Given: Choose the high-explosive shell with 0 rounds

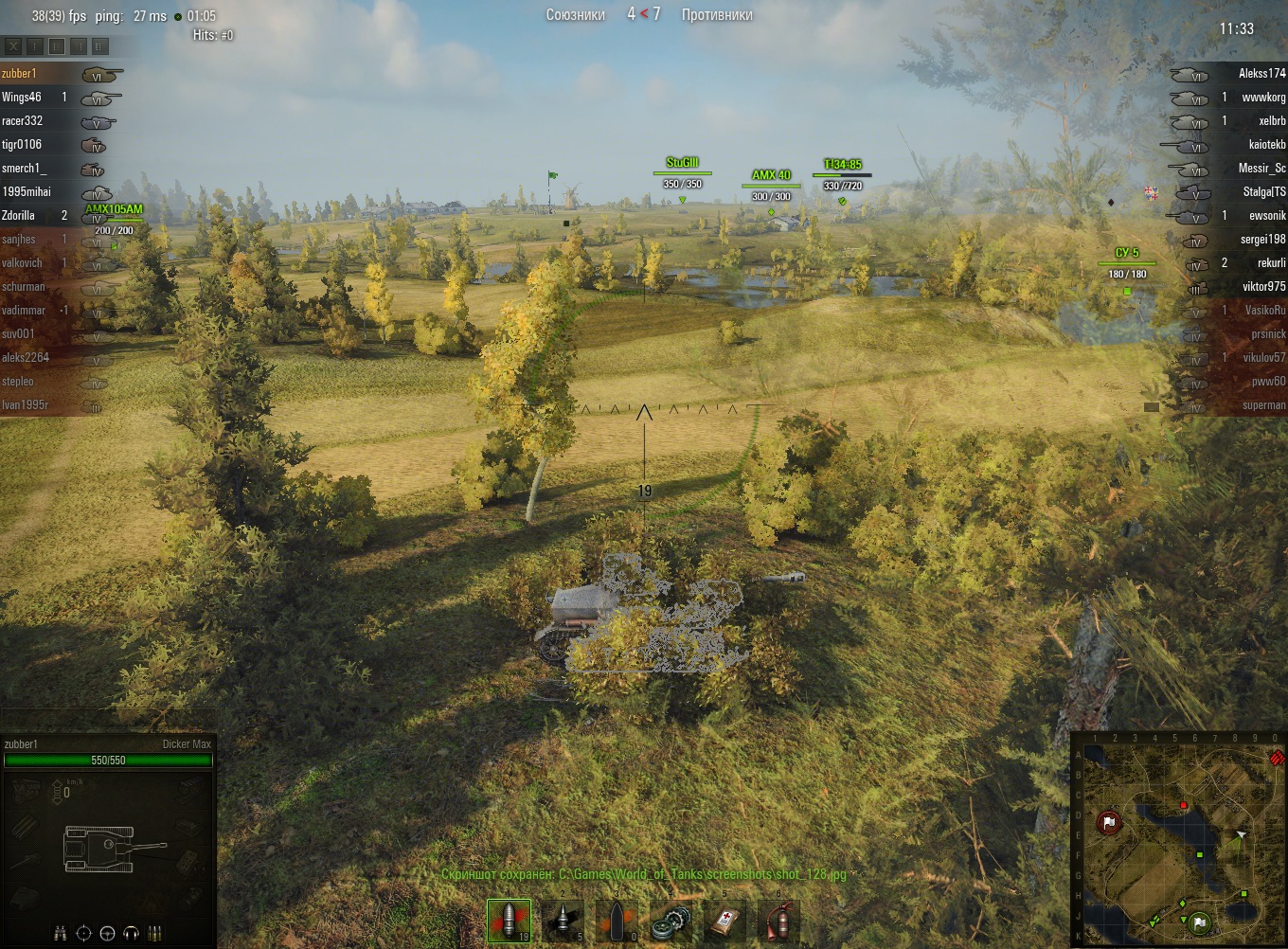Looking at the screenshot, I should [617, 921].
